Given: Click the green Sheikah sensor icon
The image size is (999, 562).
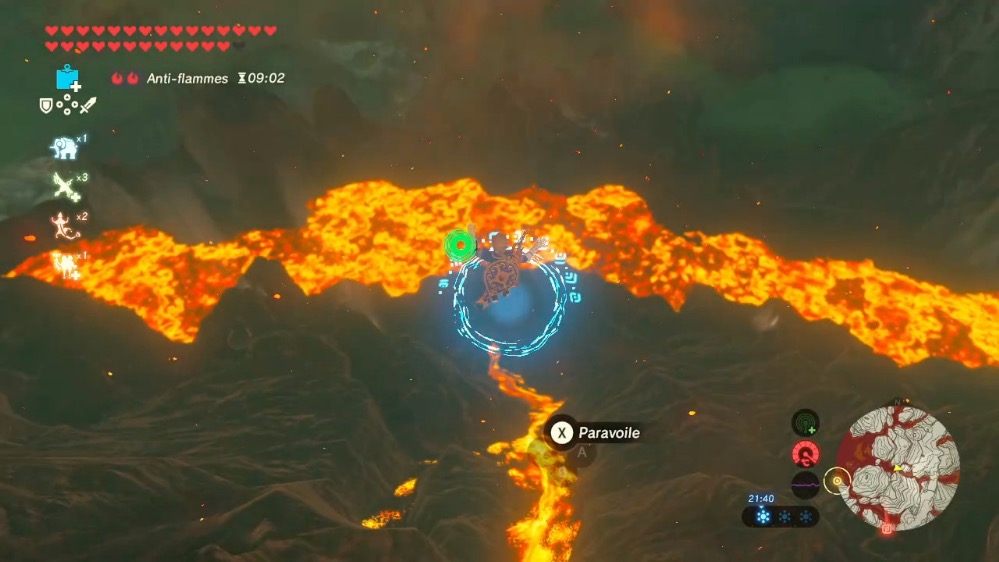Looking at the screenshot, I should pos(806,423).
